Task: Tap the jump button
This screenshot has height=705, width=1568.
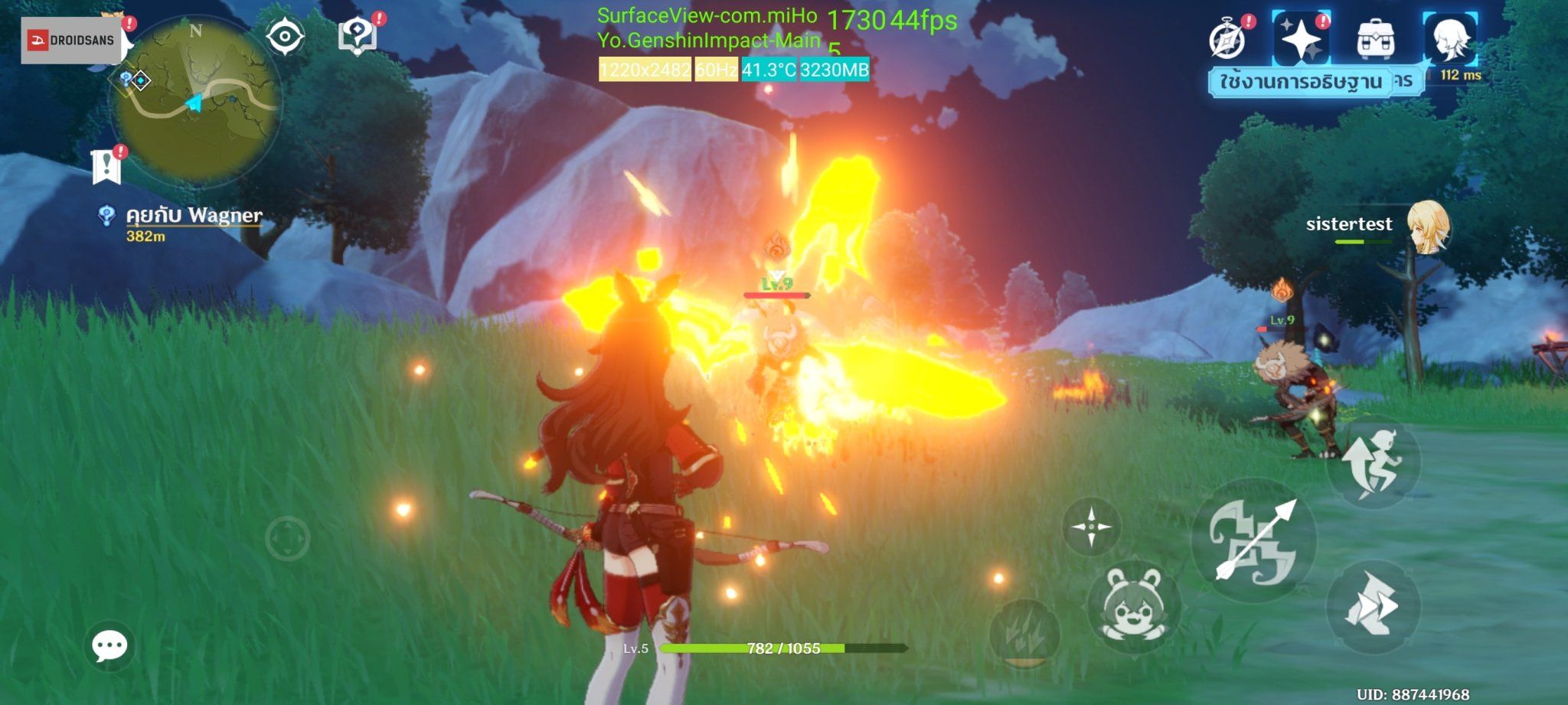Action: tap(1374, 462)
